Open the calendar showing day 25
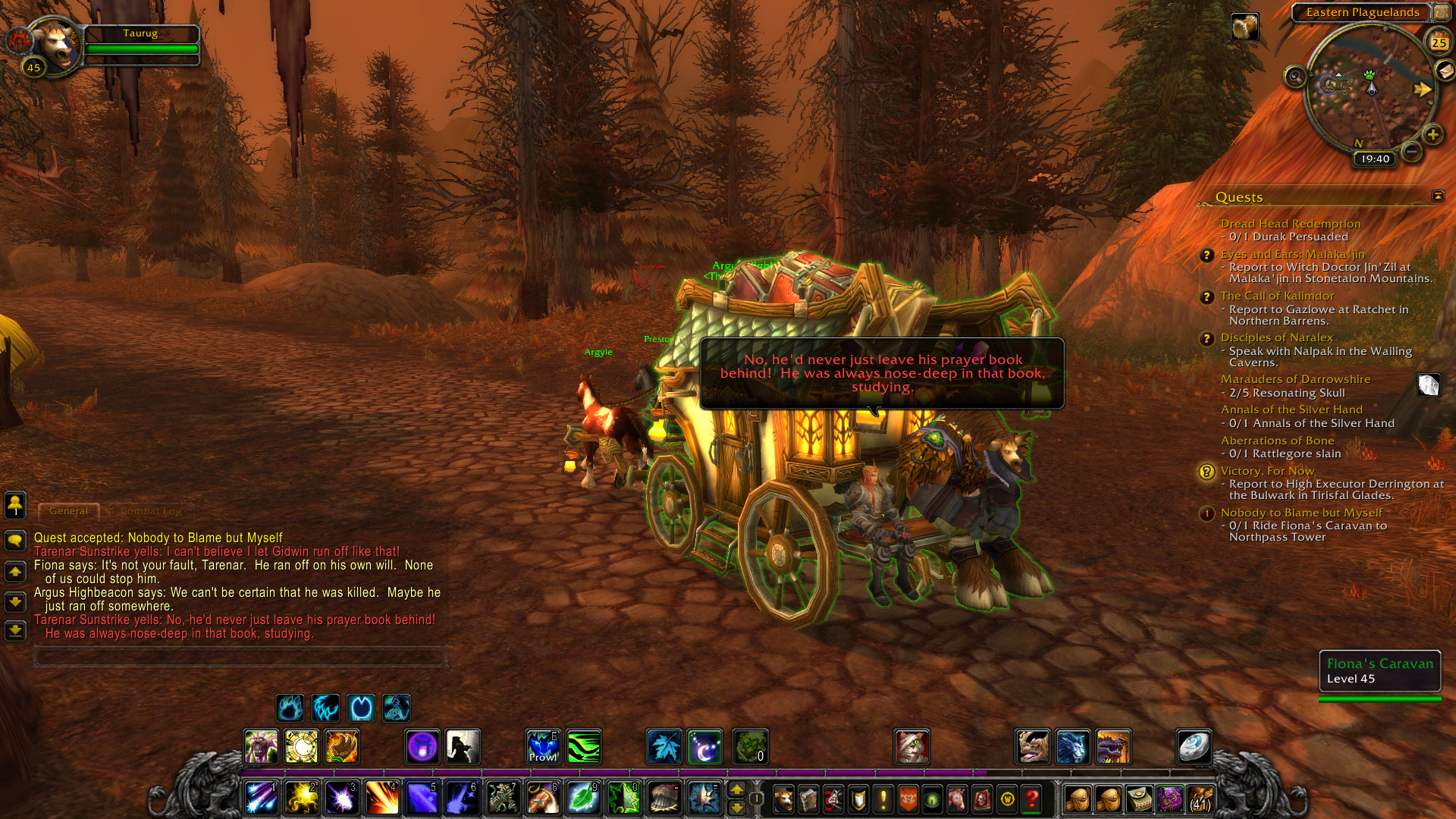The image size is (1456, 819). pos(1439,42)
